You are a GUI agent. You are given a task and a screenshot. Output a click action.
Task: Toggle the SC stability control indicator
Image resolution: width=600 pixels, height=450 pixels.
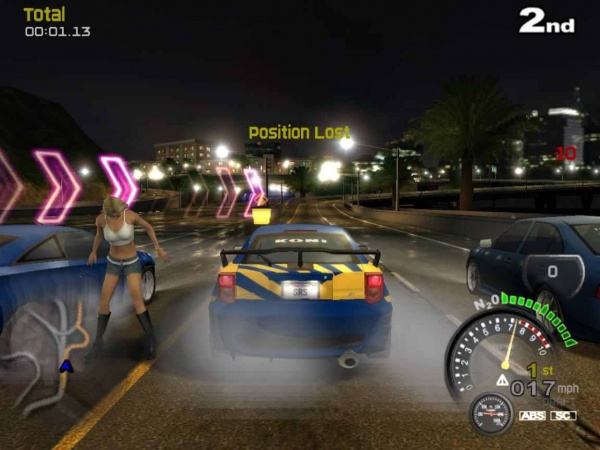564,415
